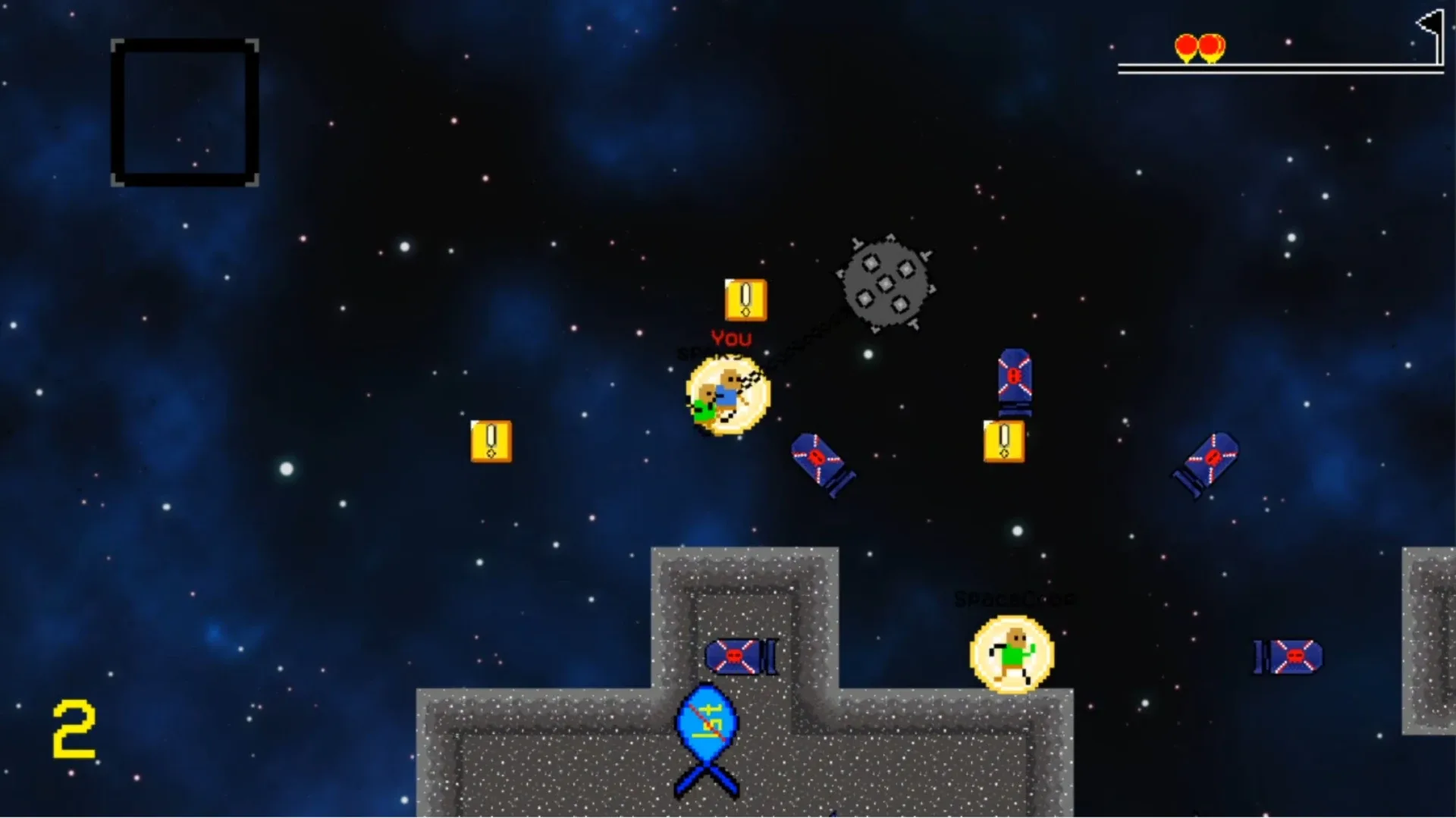Click the exclamation crate above the You player
The width and height of the screenshot is (1456, 818).
pyautogui.click(x=744, y=300)
